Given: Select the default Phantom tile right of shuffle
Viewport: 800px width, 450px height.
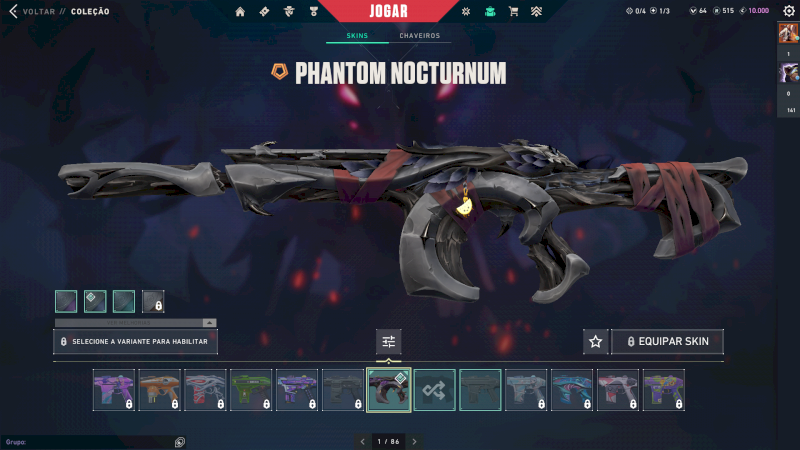Looking at the screenshot, I should [480, 390].
